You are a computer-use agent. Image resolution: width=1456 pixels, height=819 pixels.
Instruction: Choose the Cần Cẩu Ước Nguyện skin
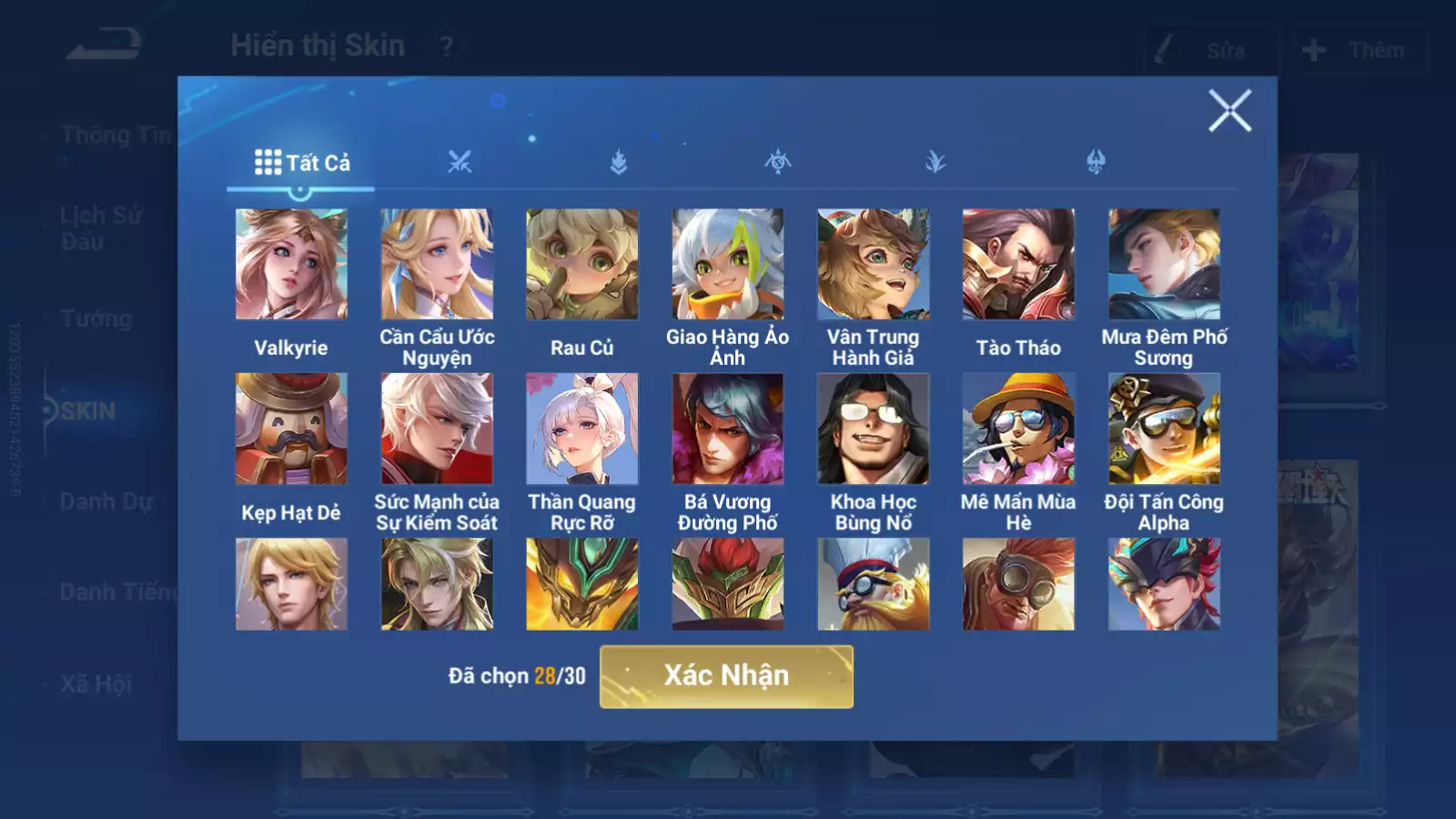437,264
